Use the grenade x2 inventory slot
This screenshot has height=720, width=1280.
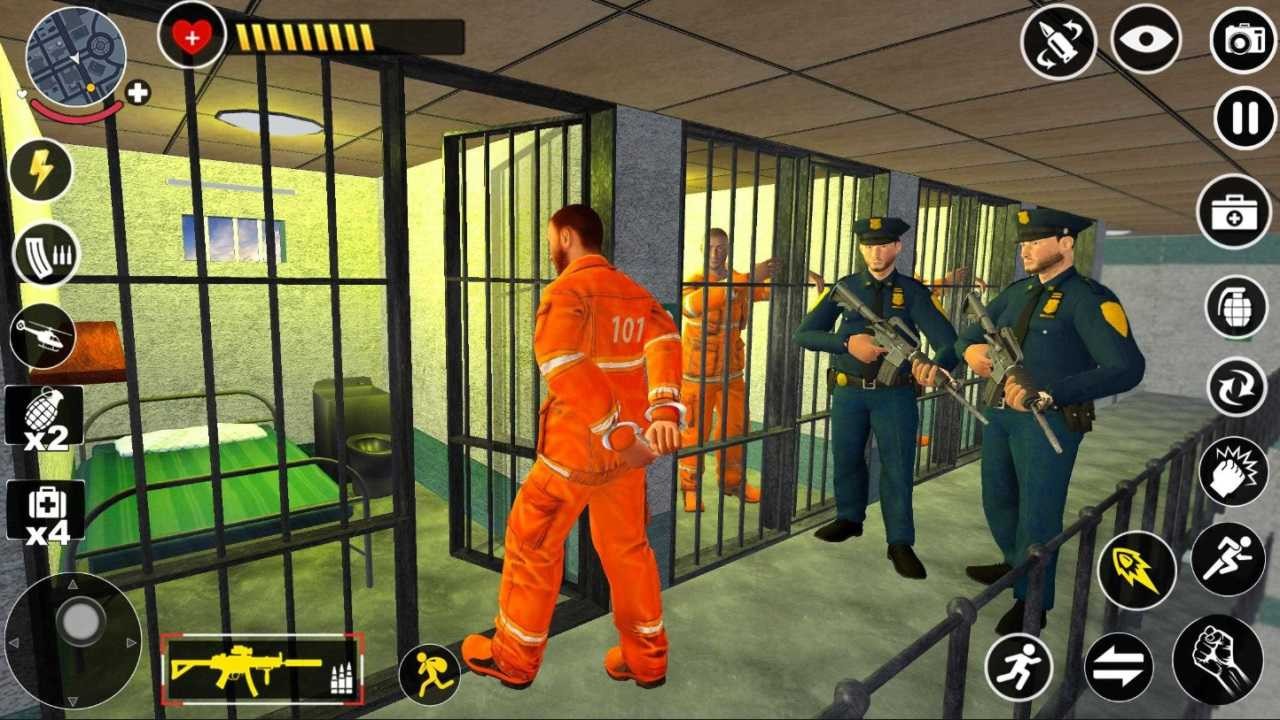coord(44,416)
